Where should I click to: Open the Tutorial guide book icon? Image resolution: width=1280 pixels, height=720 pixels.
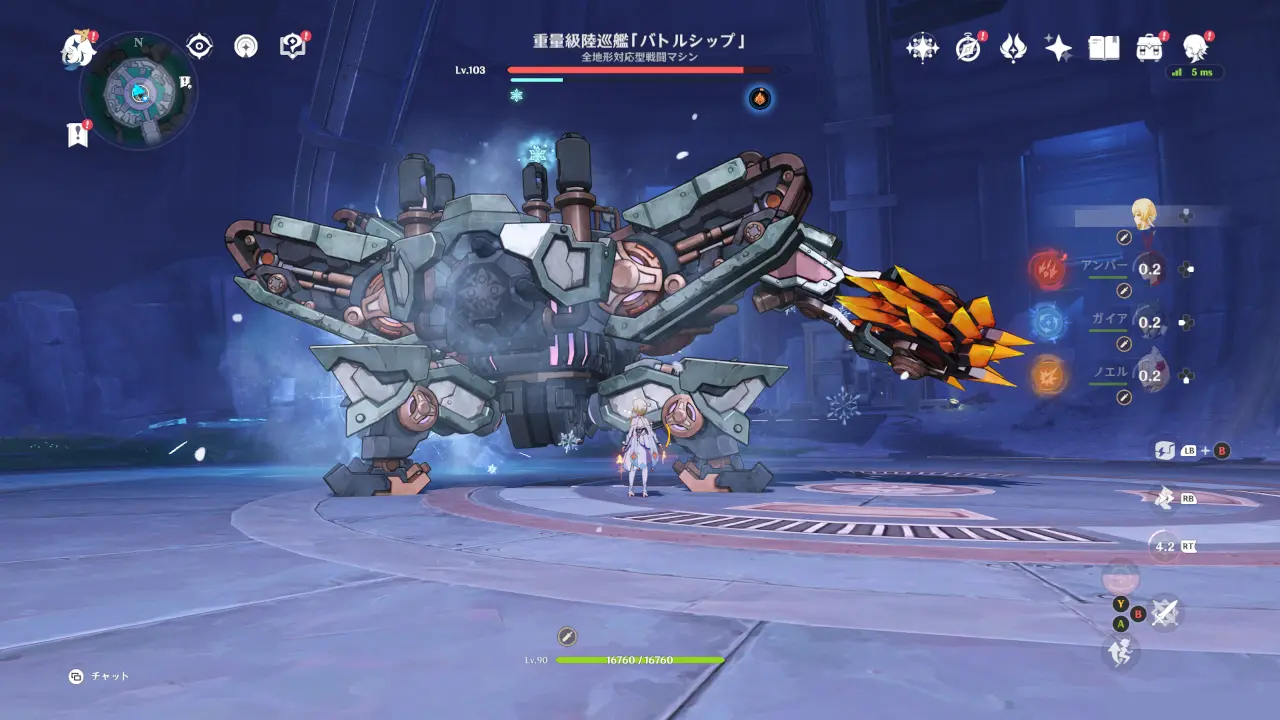pos(291,45)
